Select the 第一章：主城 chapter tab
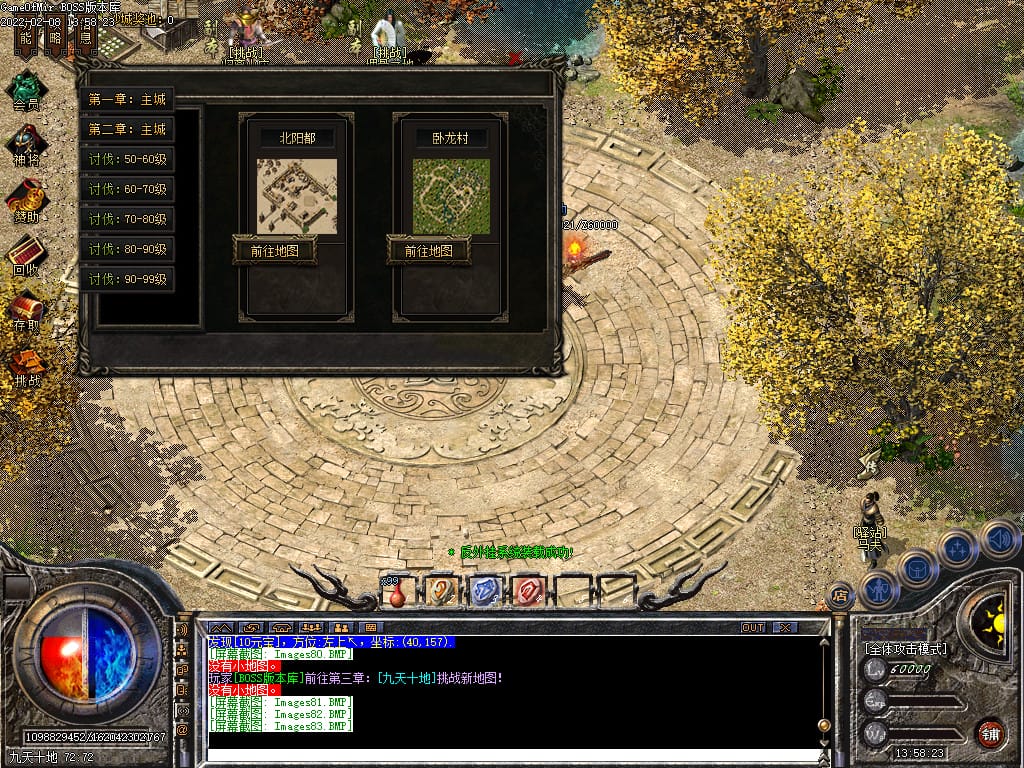This screenshot has height=768, width=1024. 127,99
